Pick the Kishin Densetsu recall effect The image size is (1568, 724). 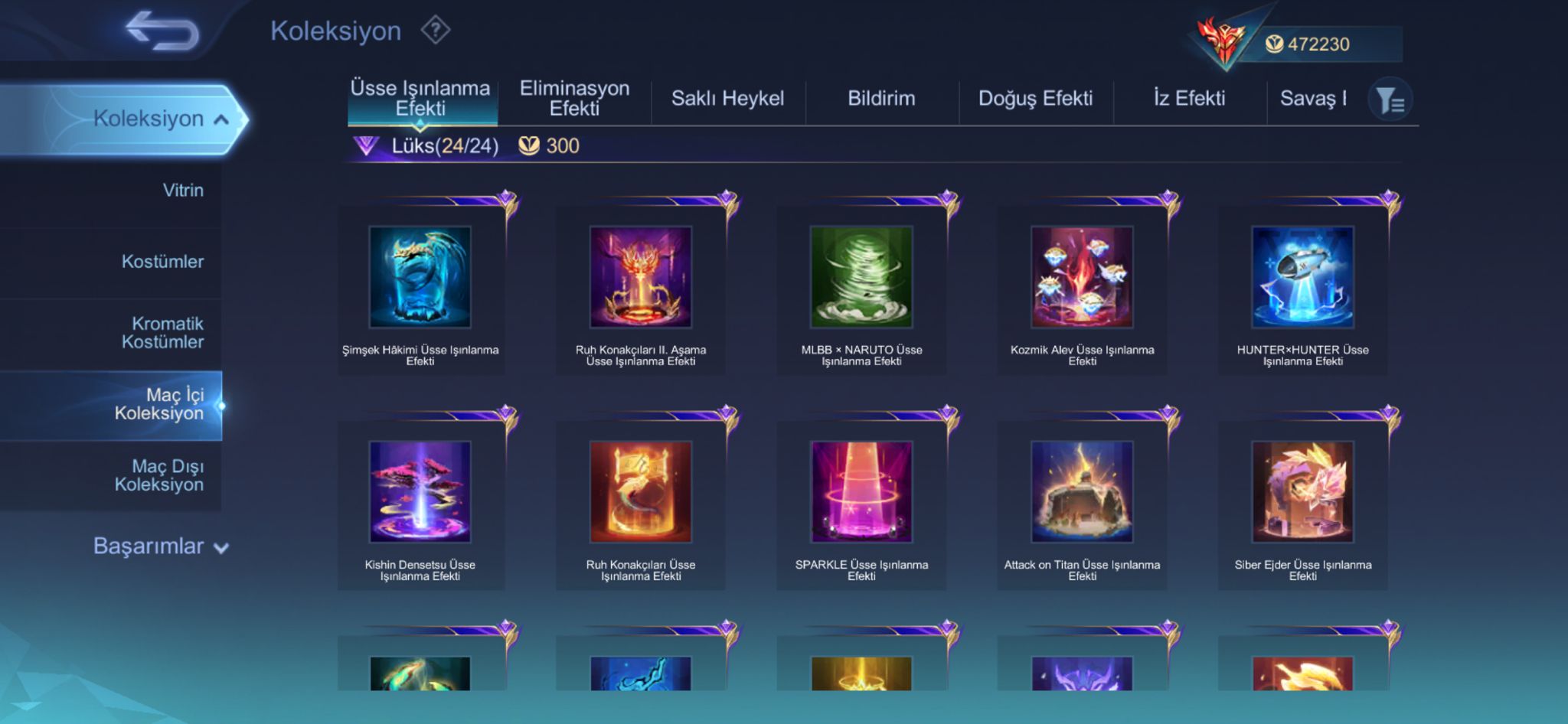pos(420,492)
